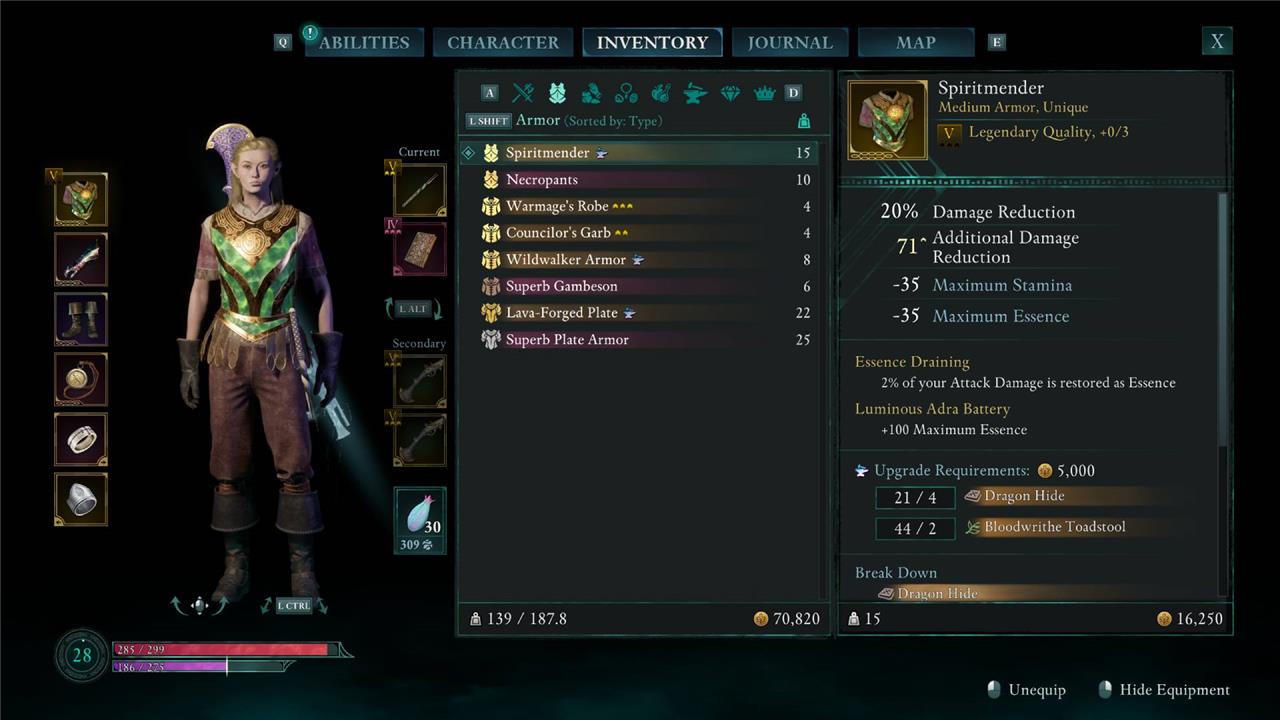
Task: Click the equipped amulet slot
Action: tap(81, 380)
